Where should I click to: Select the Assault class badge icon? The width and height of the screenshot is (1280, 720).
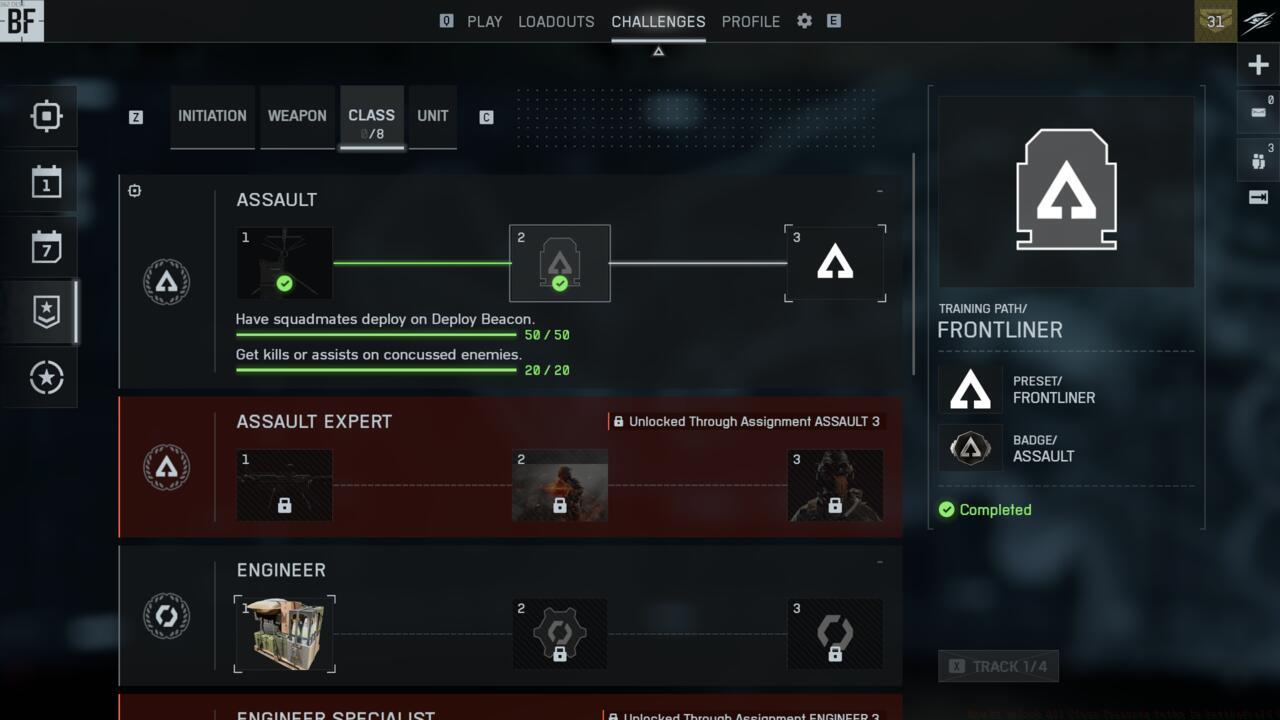click(166, 281)
